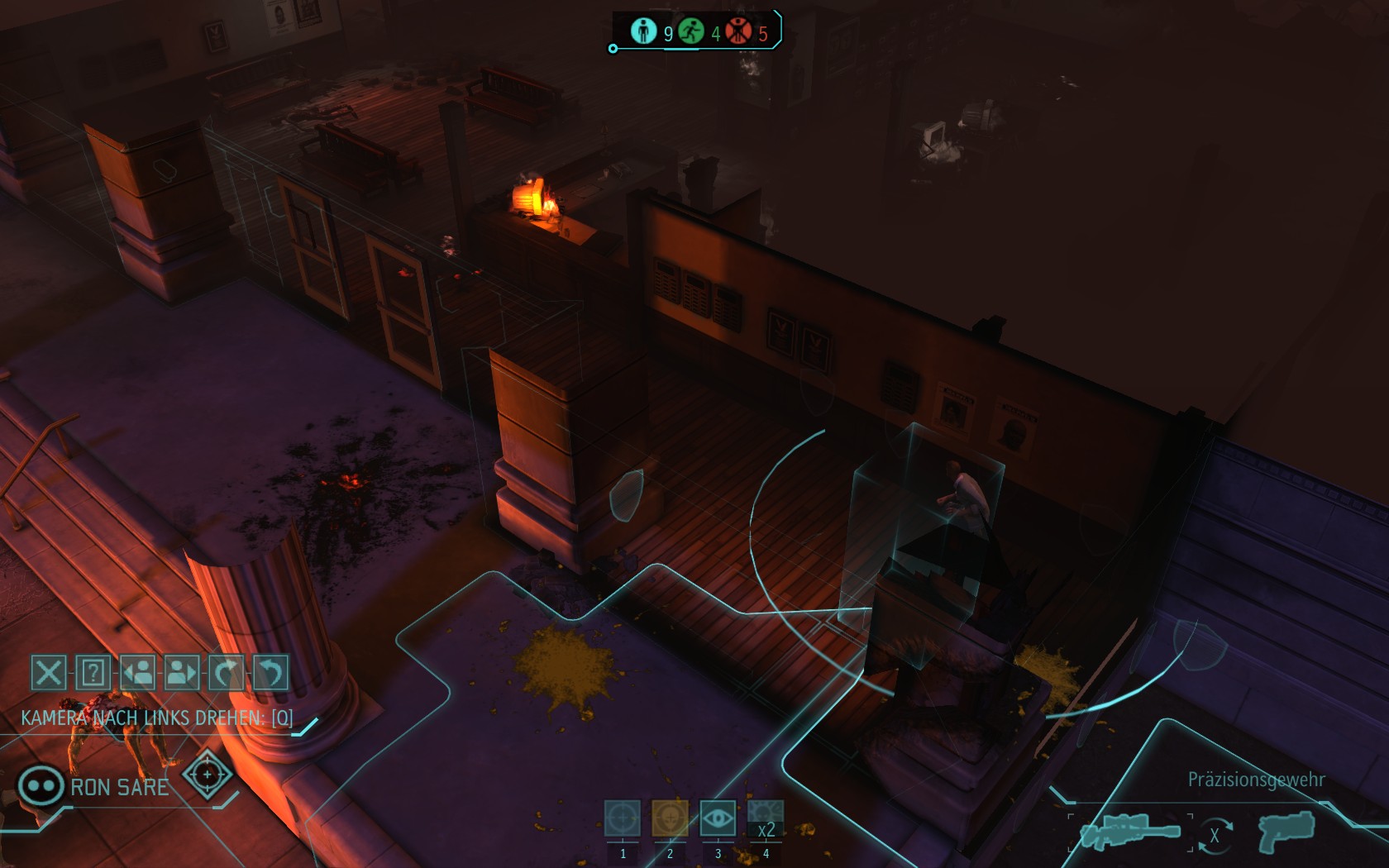This screenshot has height=868, width=1389.
Task: Use the x2 grenade ability
Action: [766, 819]
